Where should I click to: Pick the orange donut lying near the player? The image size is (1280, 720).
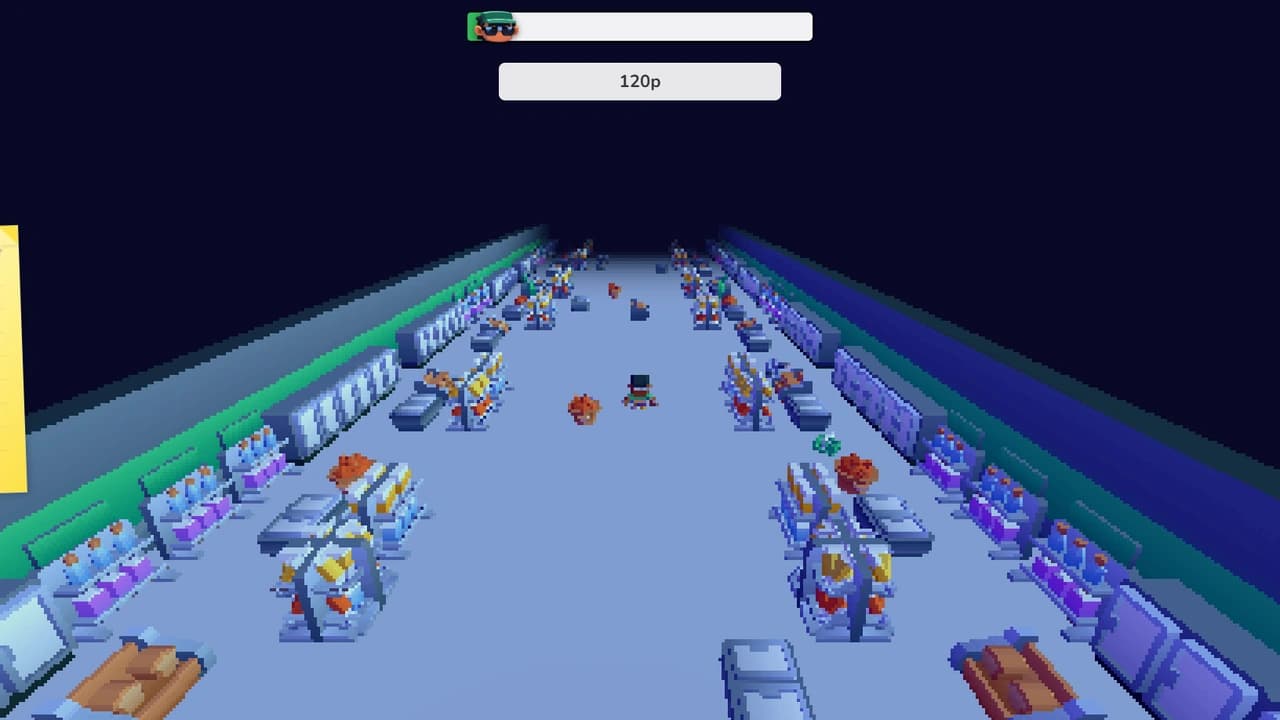click(584, 410)
